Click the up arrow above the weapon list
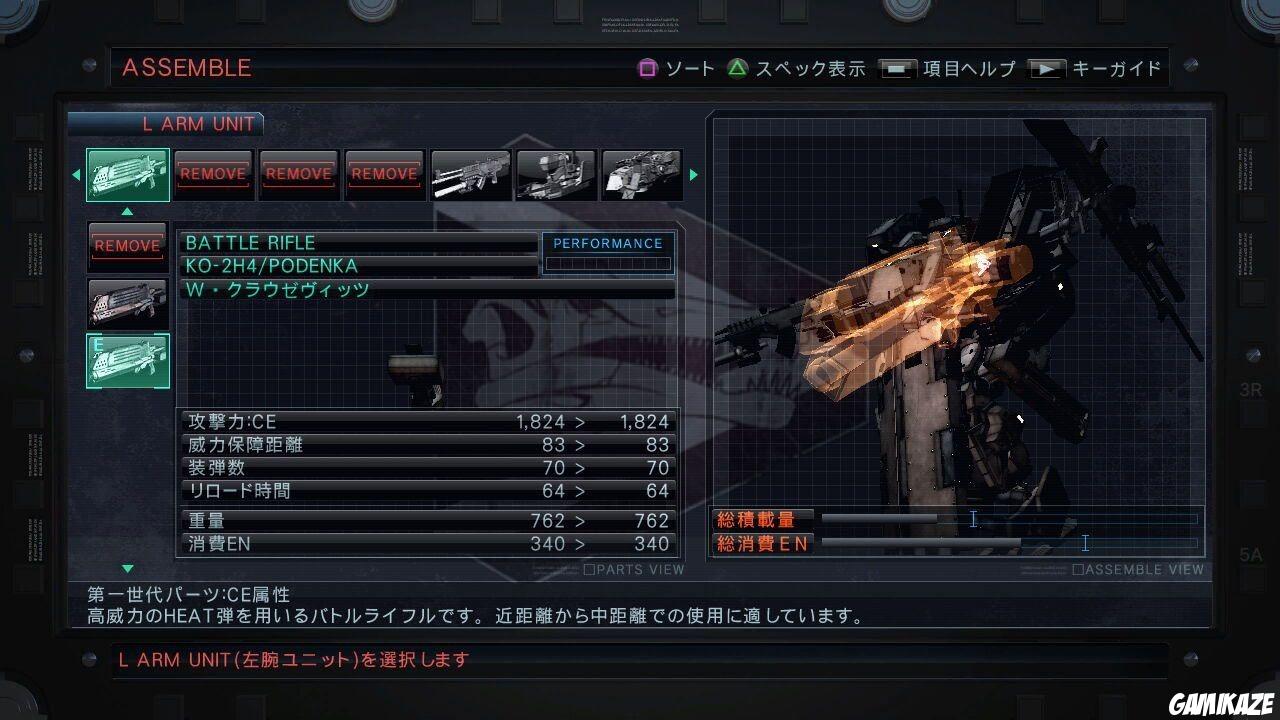Viewport: 1280px width, 720px height. click(x=127, y=210)
